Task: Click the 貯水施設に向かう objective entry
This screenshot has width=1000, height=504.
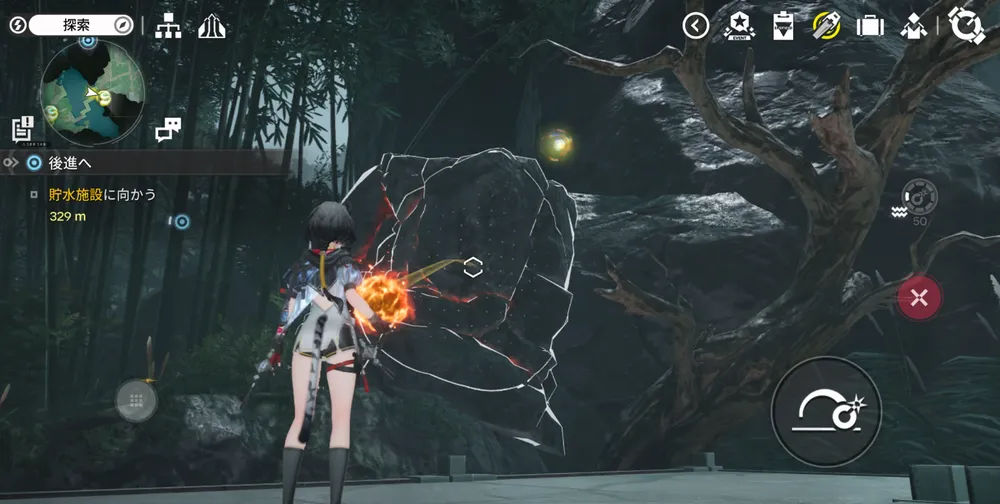Action: (103, 194)
